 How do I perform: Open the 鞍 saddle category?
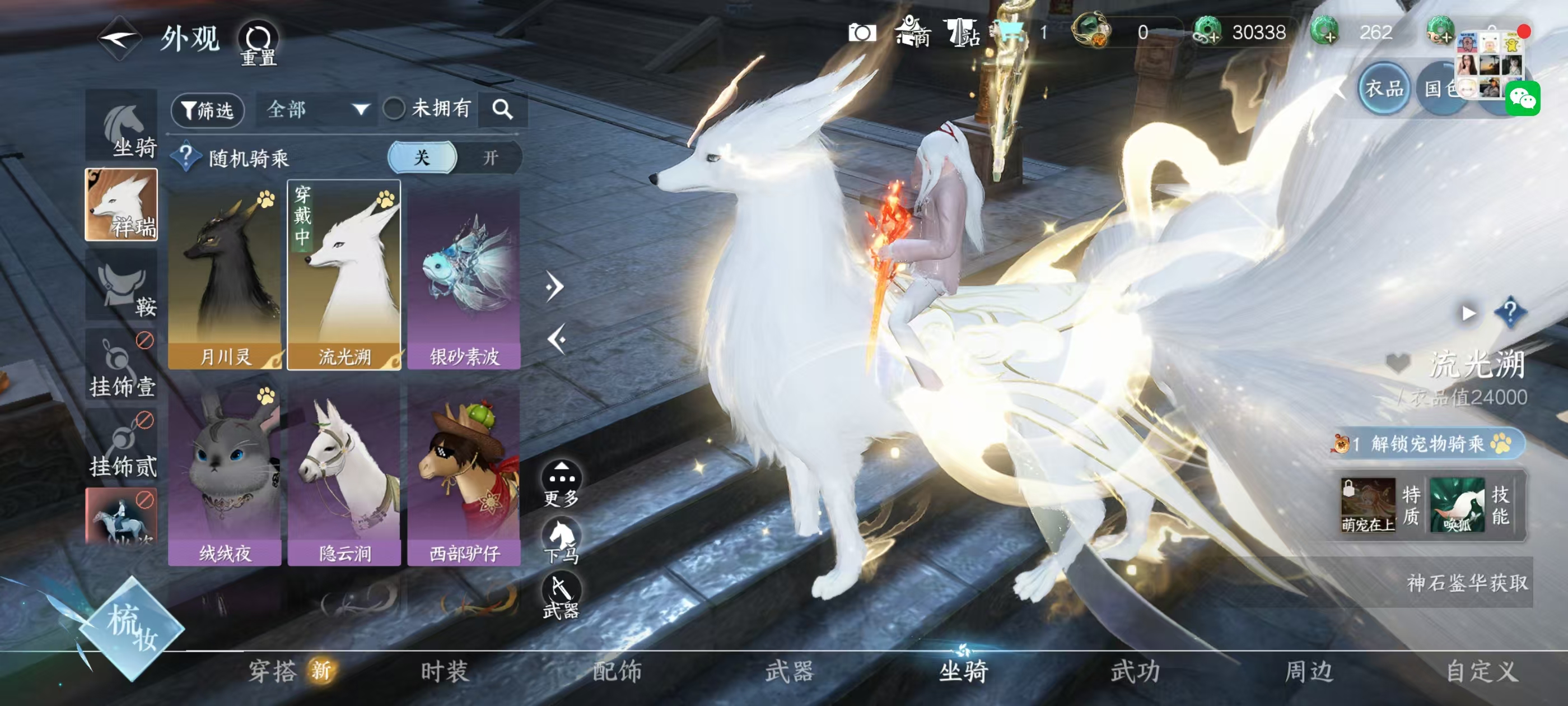122,286
